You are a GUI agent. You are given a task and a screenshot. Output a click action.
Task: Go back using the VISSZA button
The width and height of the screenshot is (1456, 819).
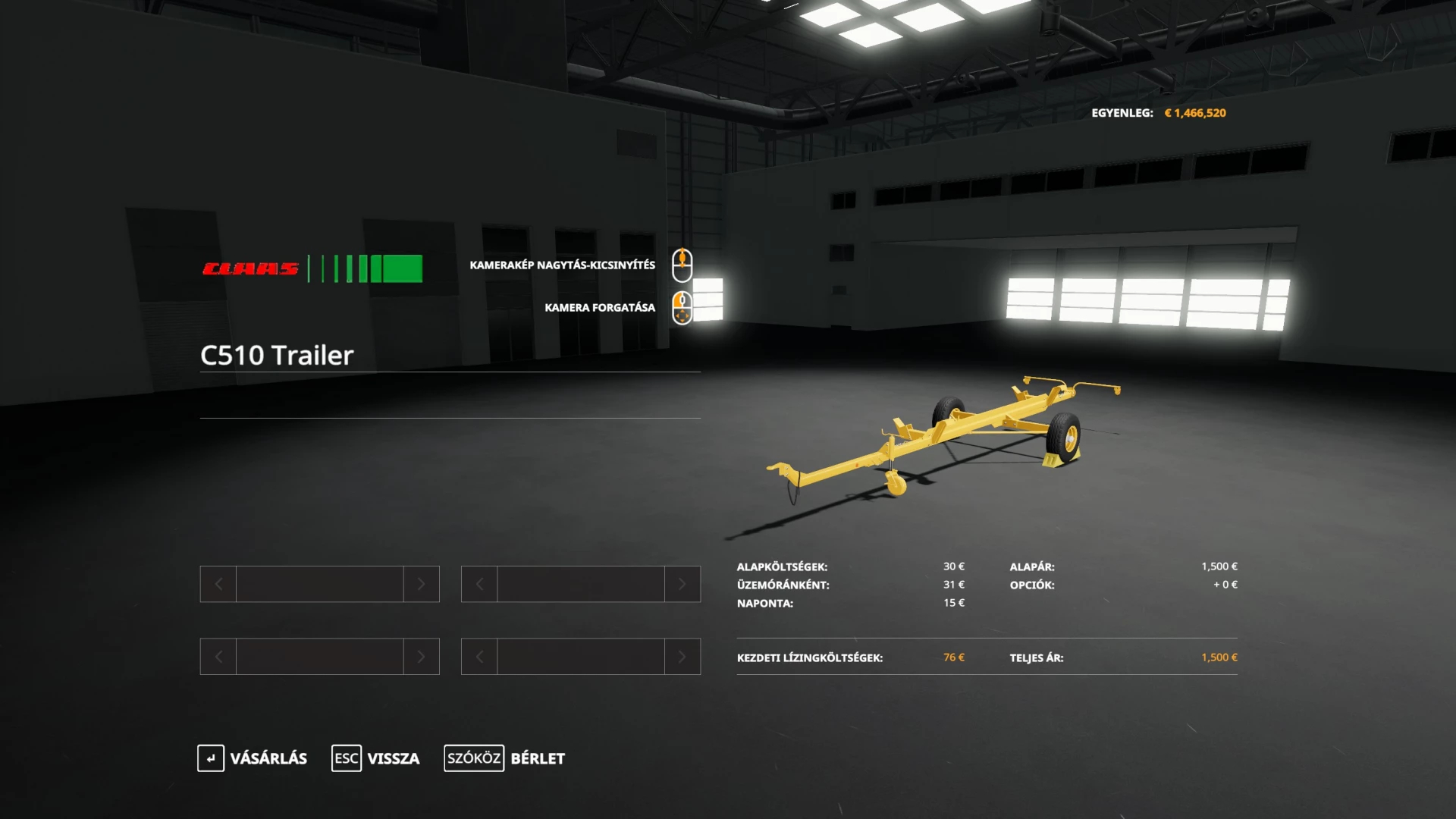[376, 758]
